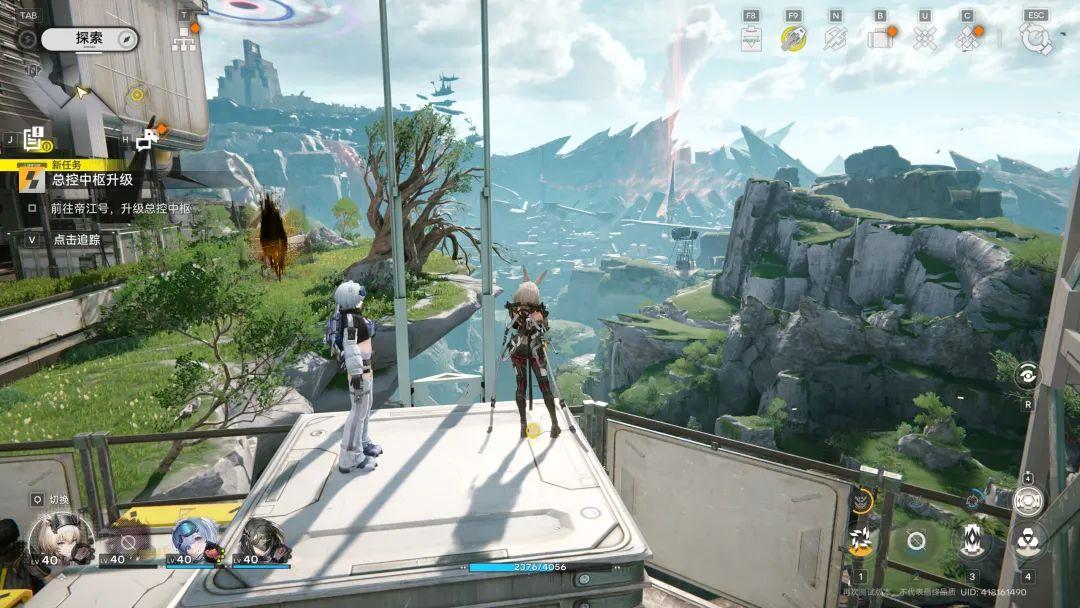1080x608 pixels.
Task: Open the mission journal icon with exclamation mark
Action: pyautogui.click(x=35, y=139)
